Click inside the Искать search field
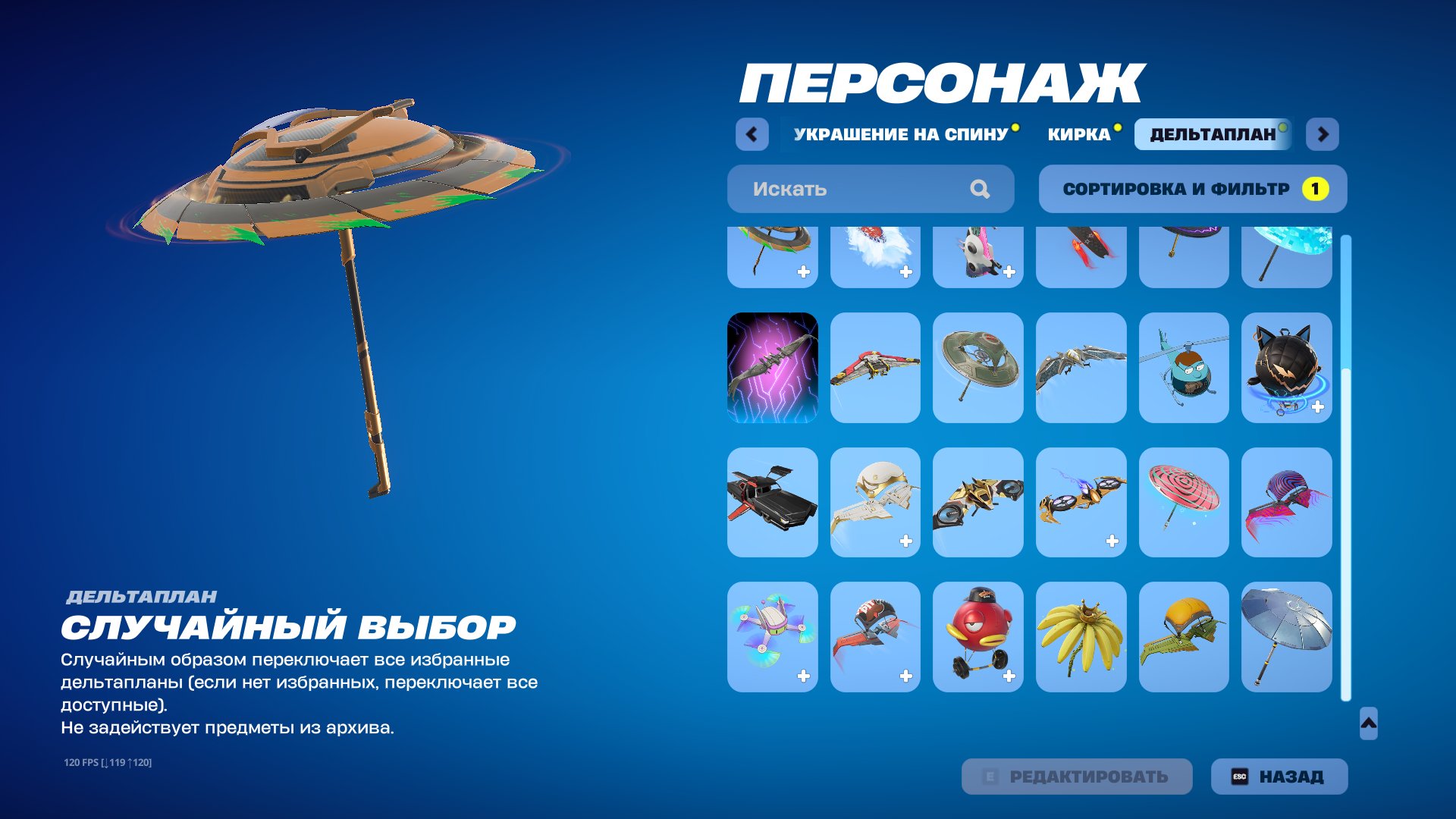Image resolution: width=1456 pixels, height=819 pixels. point(834,188)
